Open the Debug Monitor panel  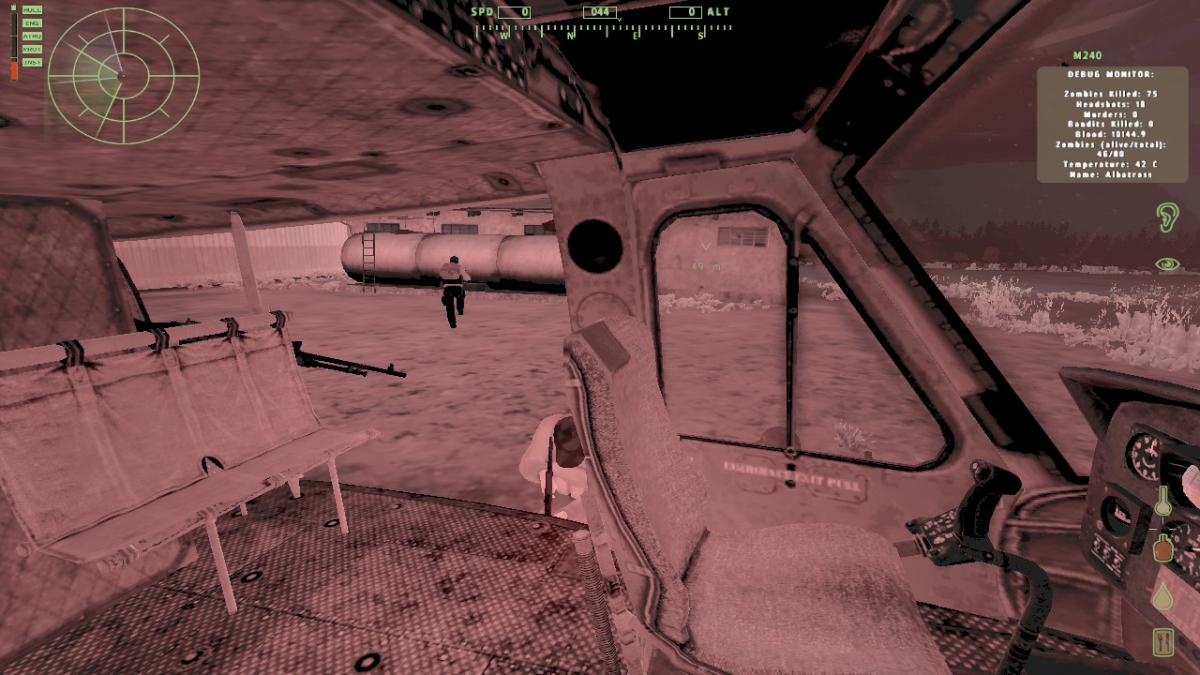pyautogui.click(x=1110, y=124)
